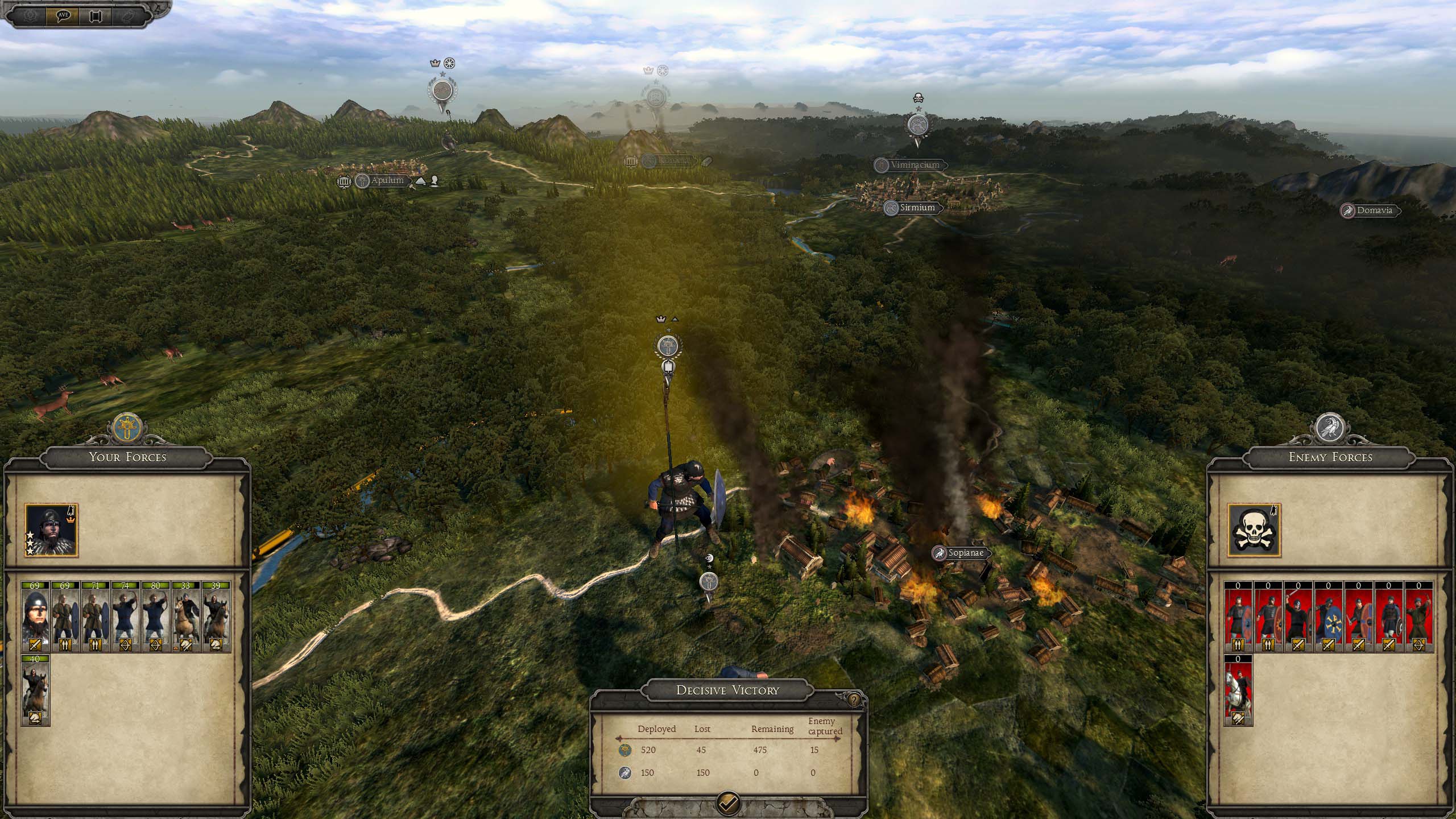Select the cavalry unit with 33 men
The width and height of the screenshot is (1456, 819).
pyautogui.click(x=186, y=616)
